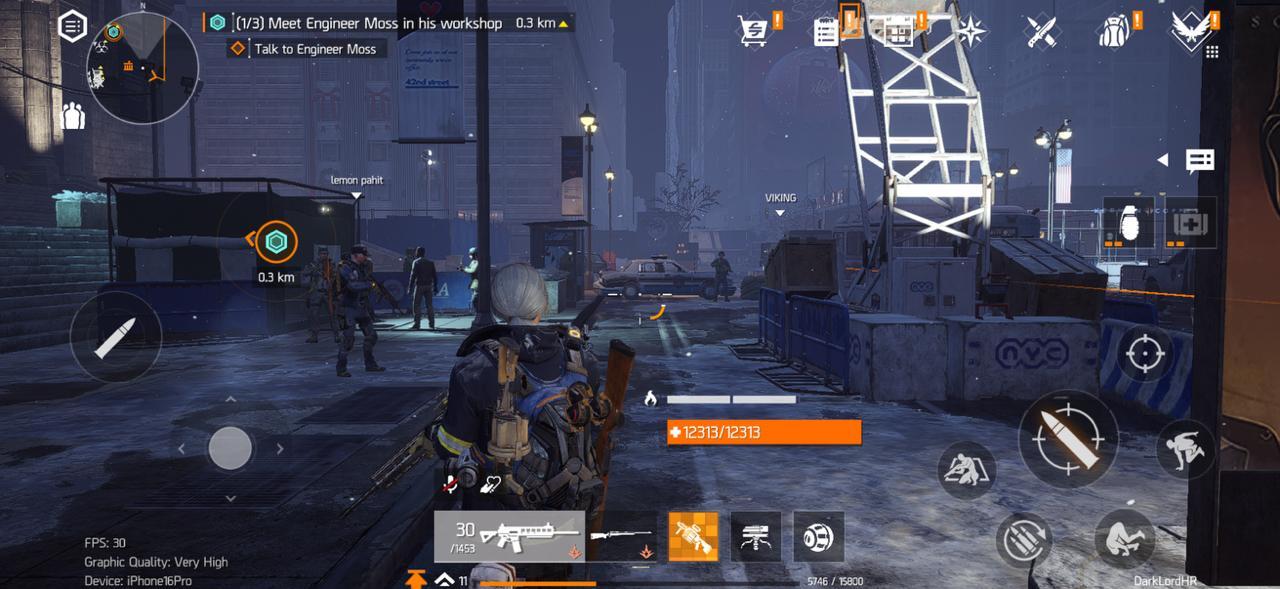The height and width of the screenshot is (589, 1280).
Task: Expand the circular minimap
Action: tap(142, 68)
